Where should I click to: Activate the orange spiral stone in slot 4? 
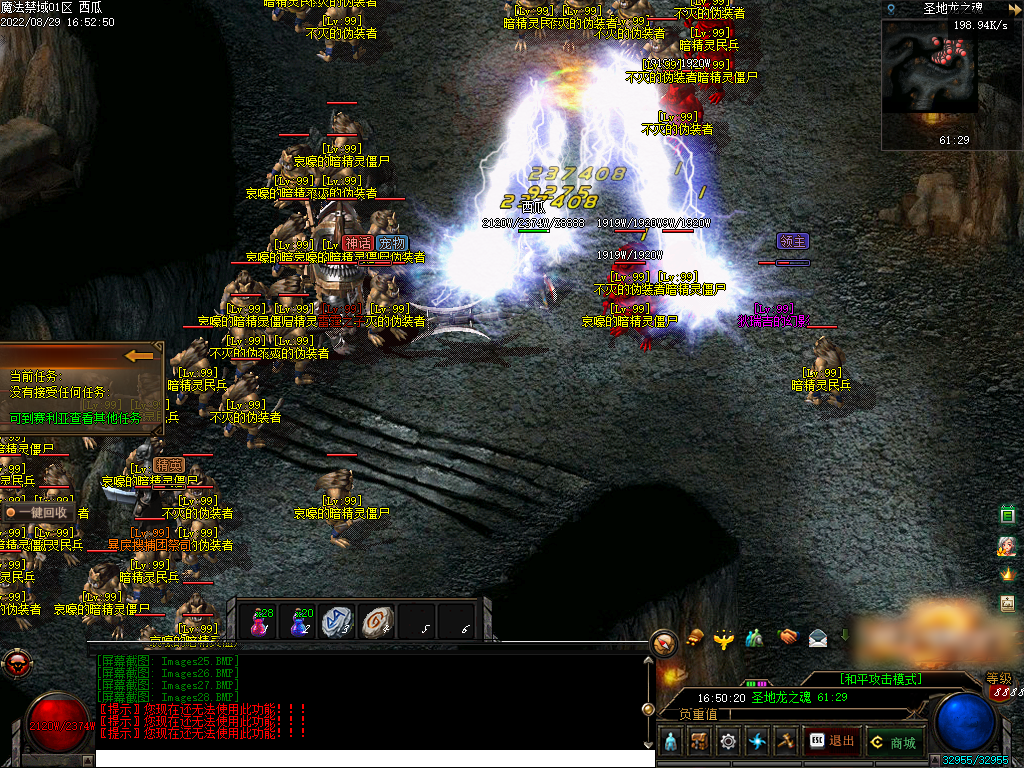pyautogui.click(x=378, y=622)
